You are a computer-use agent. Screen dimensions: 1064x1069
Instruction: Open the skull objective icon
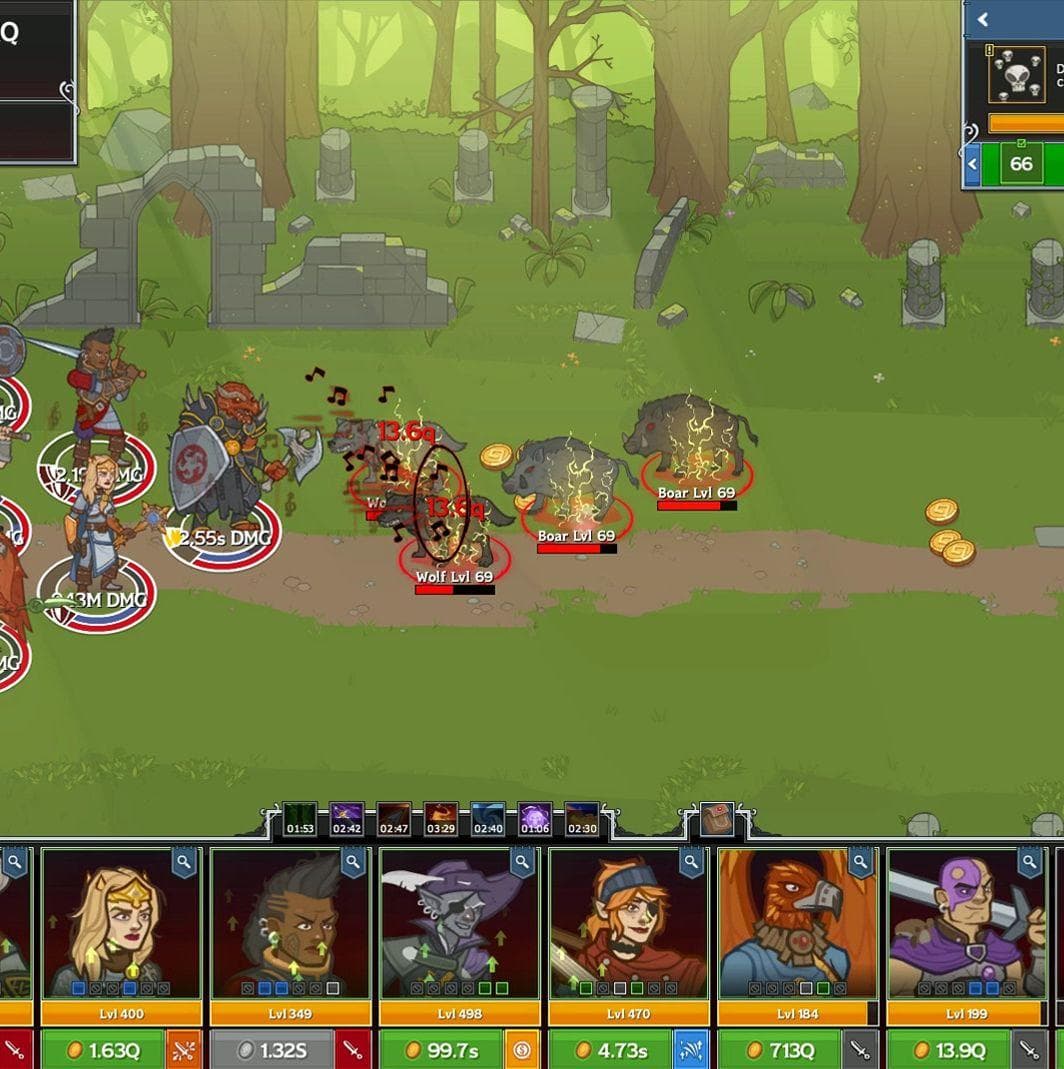[1016, 75]
